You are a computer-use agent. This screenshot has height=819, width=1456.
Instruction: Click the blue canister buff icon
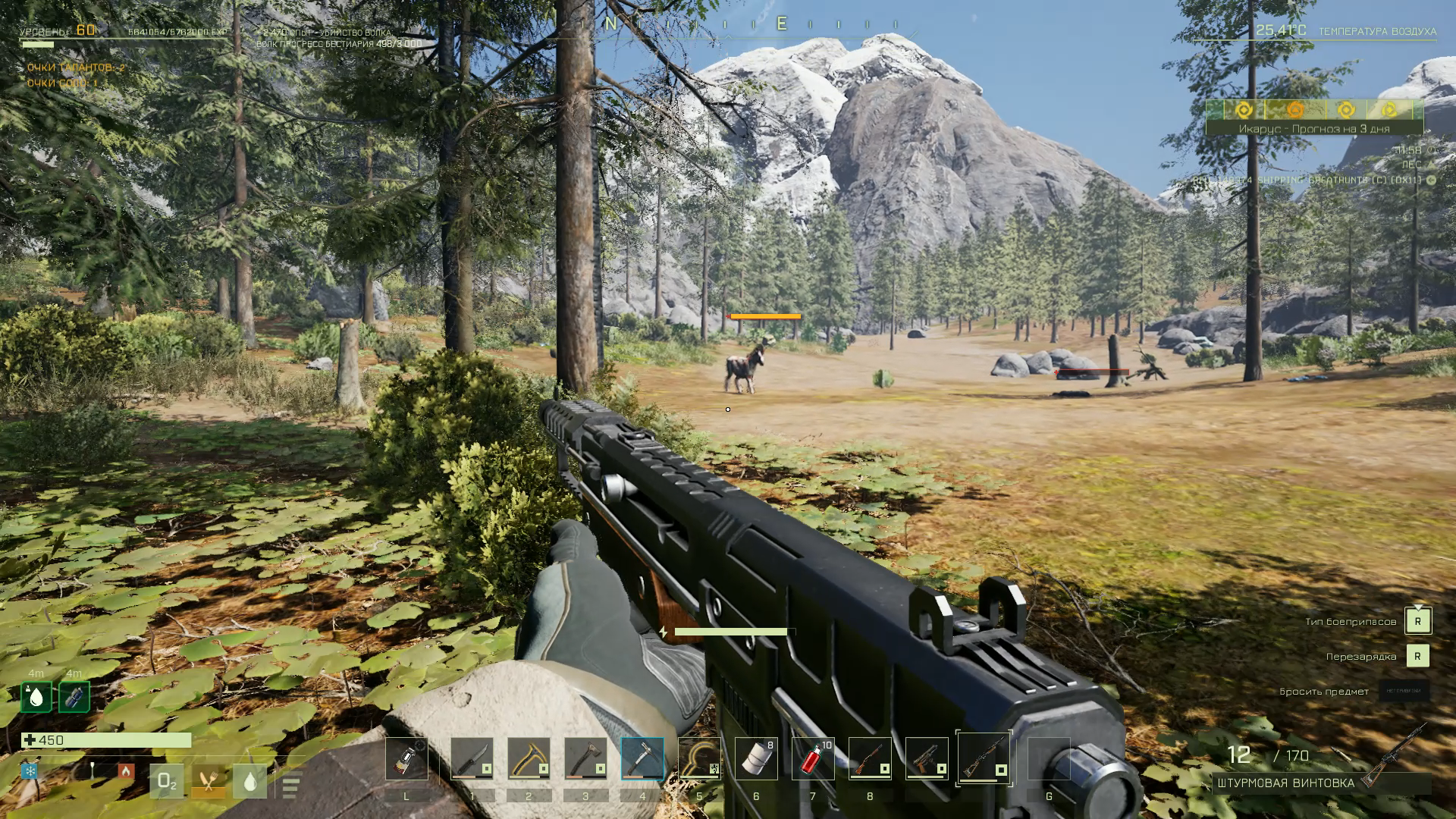[74, 697]
